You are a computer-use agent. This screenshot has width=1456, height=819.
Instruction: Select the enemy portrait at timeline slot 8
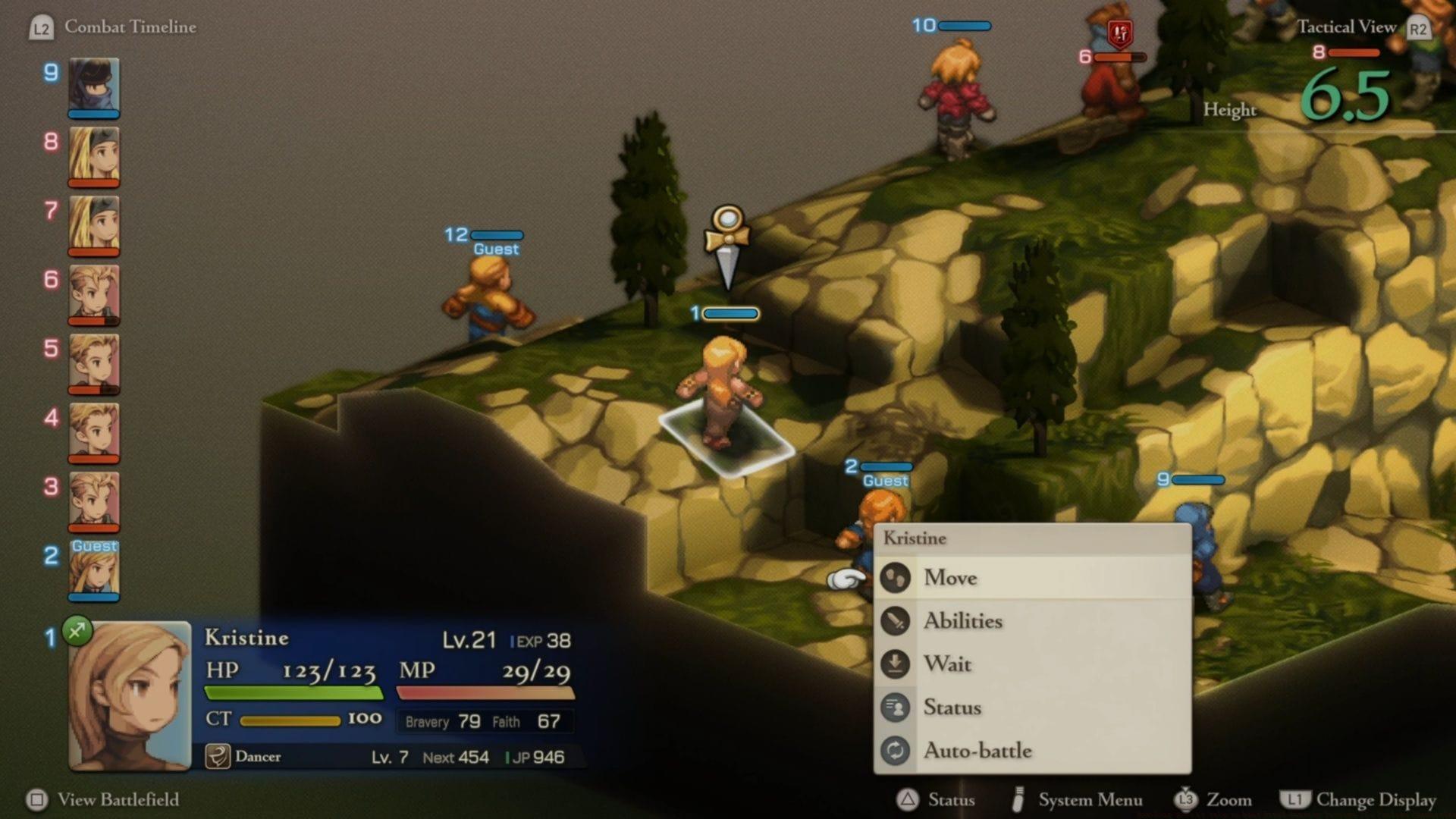click(94, 155)
